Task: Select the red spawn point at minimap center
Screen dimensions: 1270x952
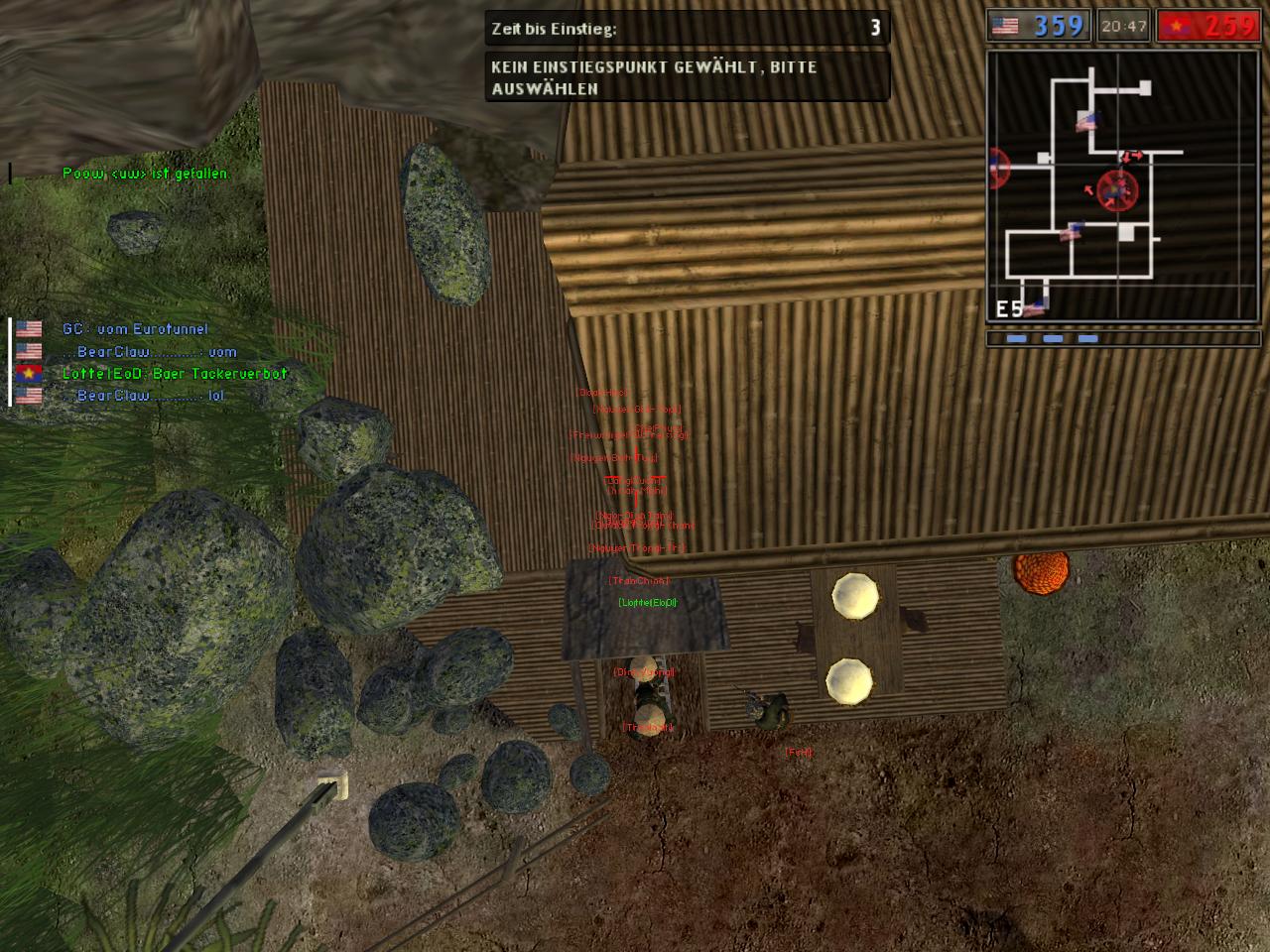Action: 1118,189
